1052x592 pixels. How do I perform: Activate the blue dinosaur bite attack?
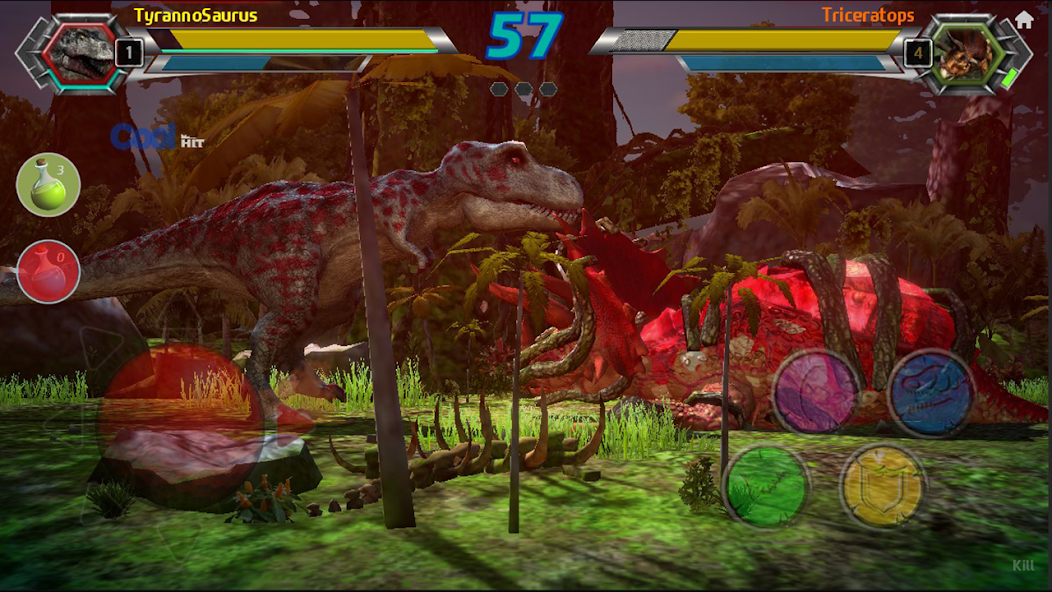click(x=931, y=392)
